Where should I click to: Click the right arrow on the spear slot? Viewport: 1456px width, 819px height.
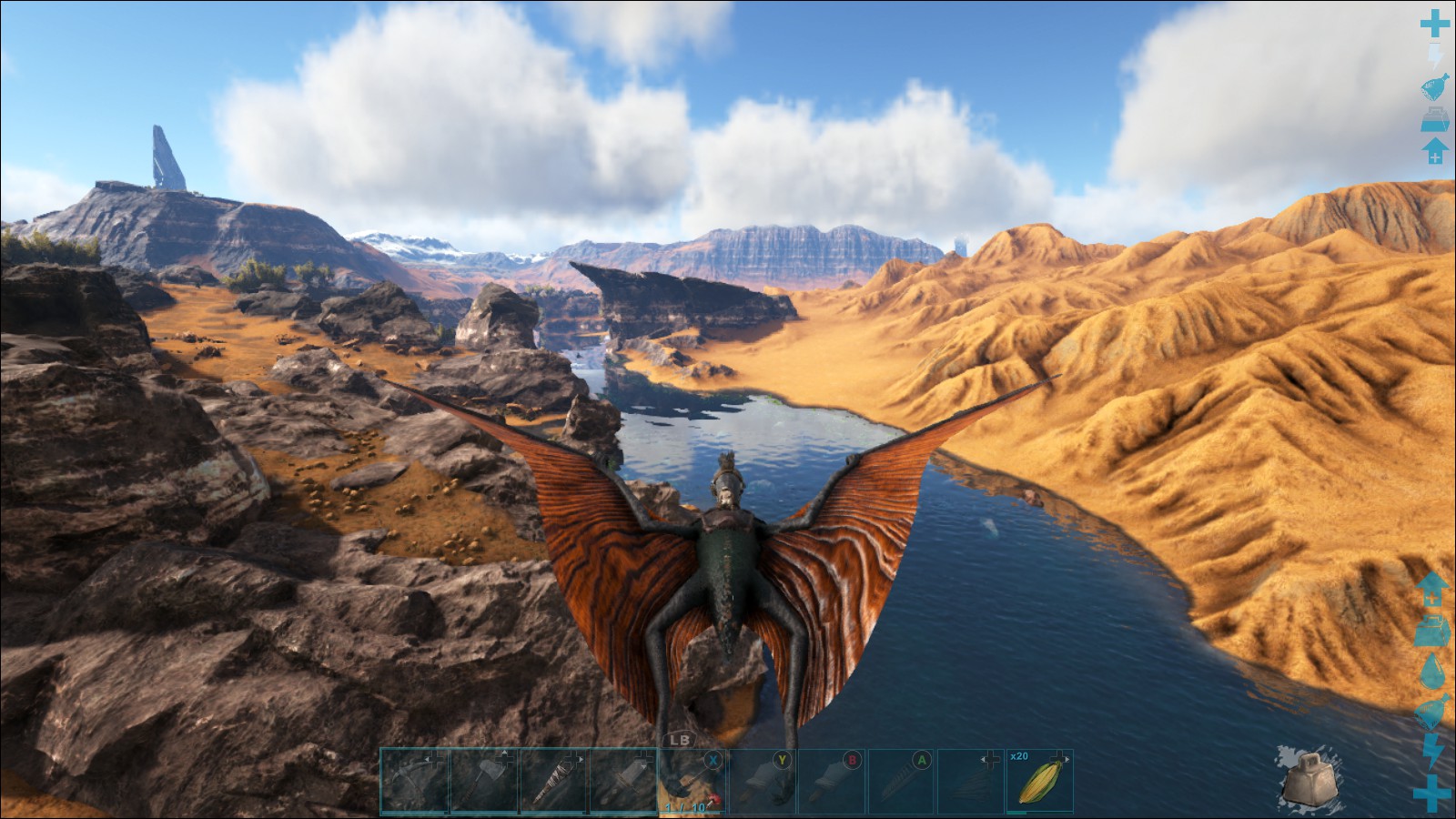click(x=582, y=760)
